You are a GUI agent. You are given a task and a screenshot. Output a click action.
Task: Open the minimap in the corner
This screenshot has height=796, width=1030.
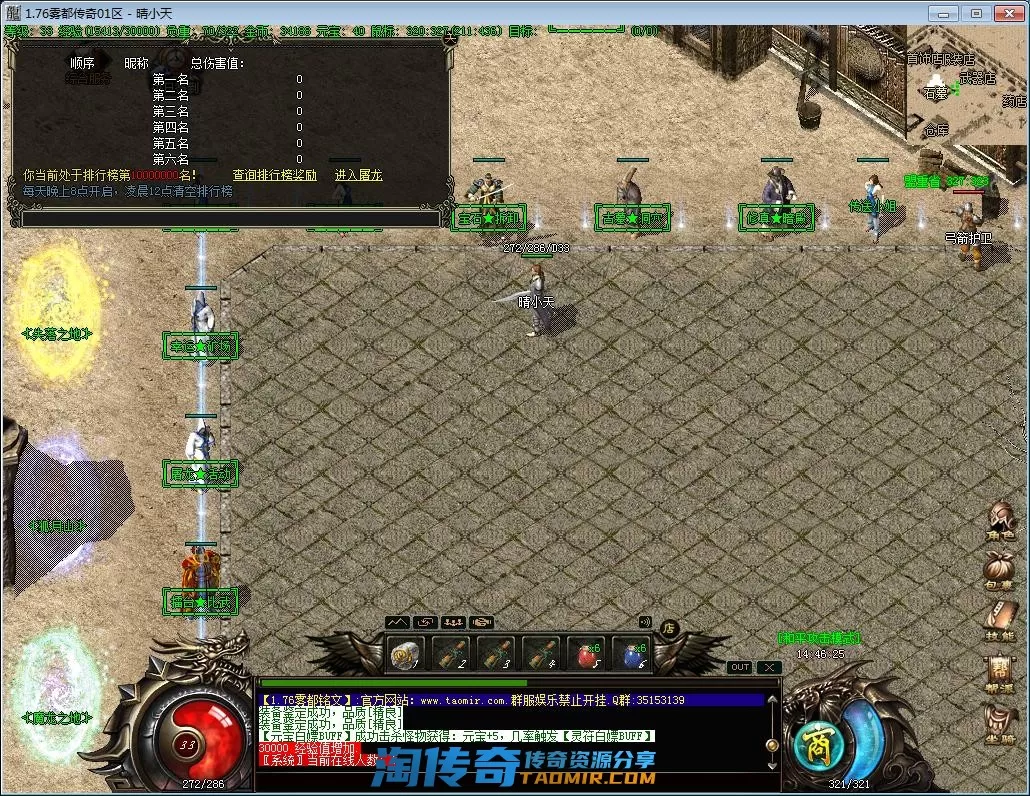pyautogui.click(x=965, y=90)
